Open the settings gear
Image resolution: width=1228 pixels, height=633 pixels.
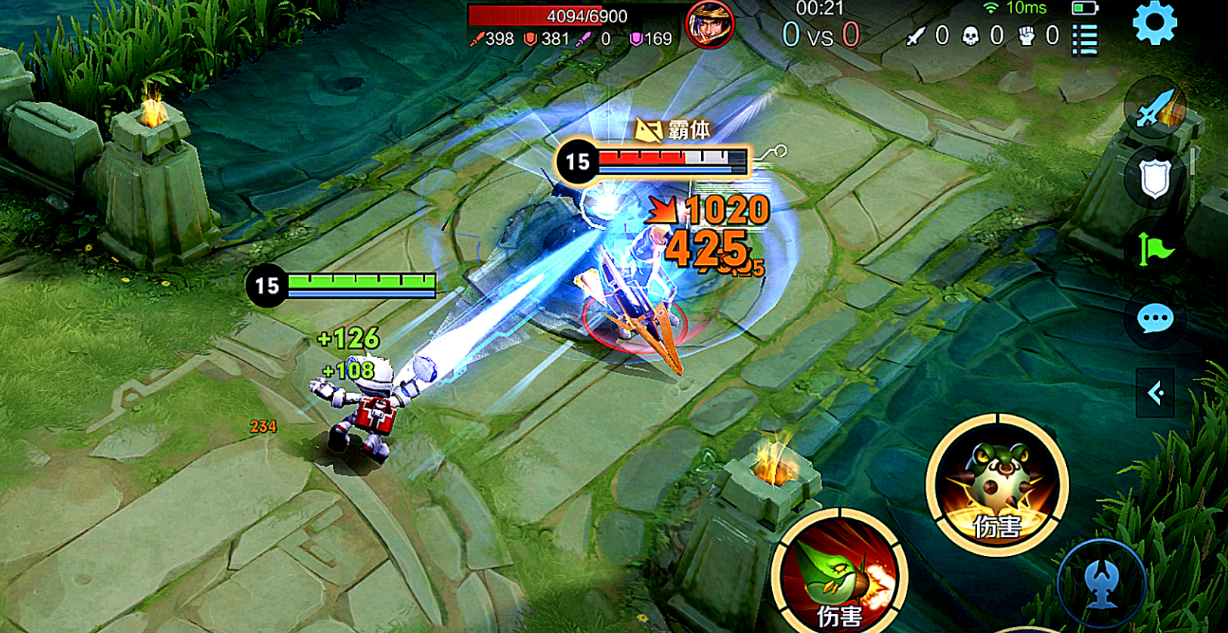point(1154,22)
